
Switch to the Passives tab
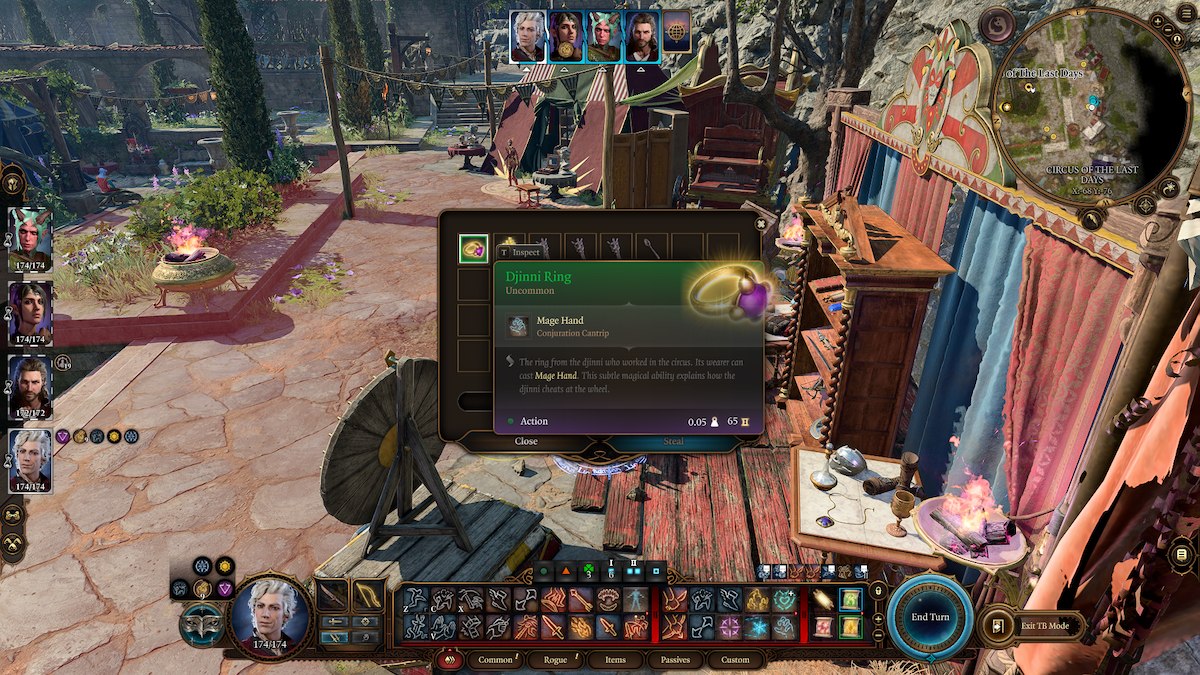point(675,660)
